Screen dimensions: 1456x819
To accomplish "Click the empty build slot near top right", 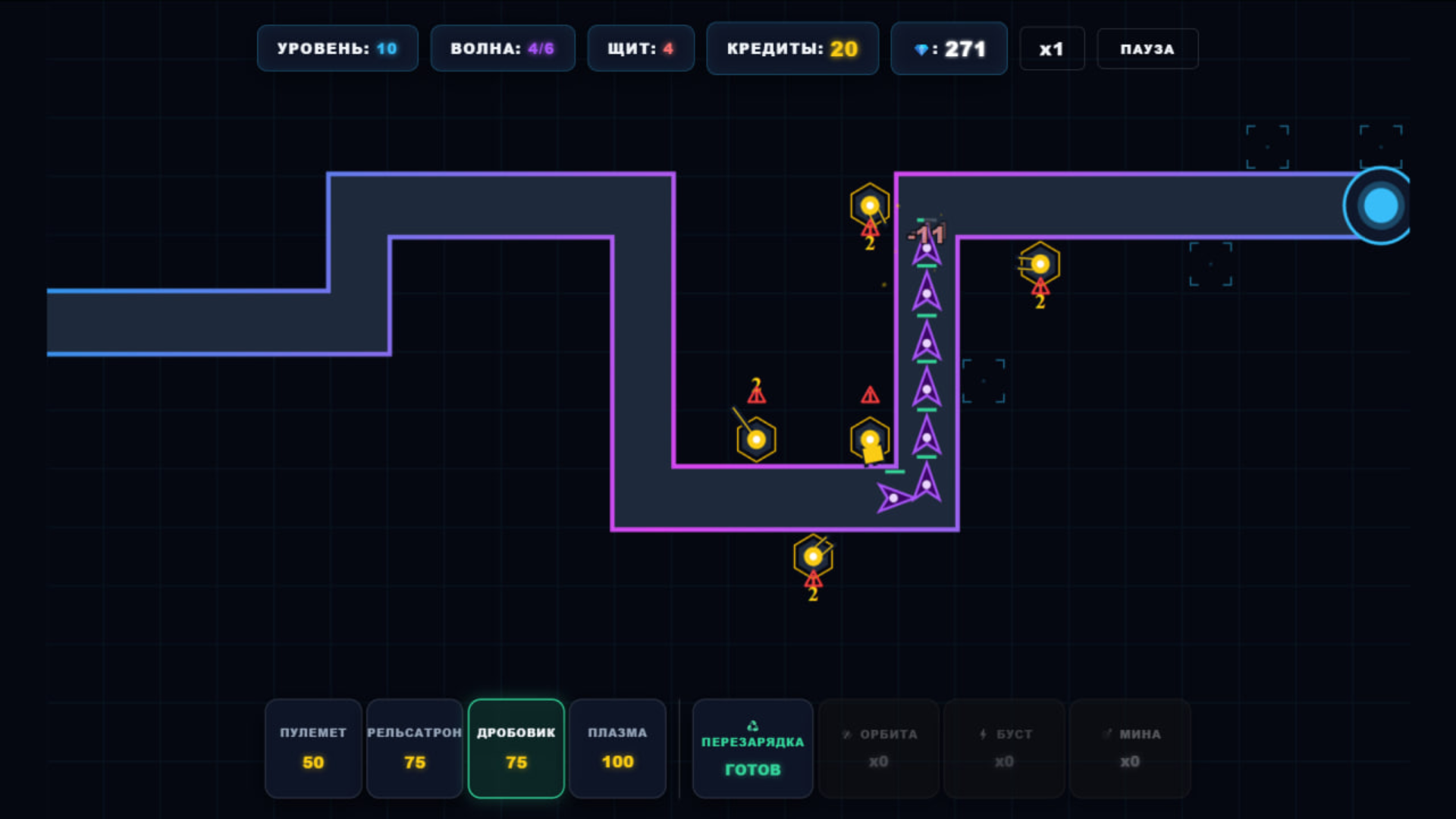I will pyautogui.click(x=1269, y=144).
